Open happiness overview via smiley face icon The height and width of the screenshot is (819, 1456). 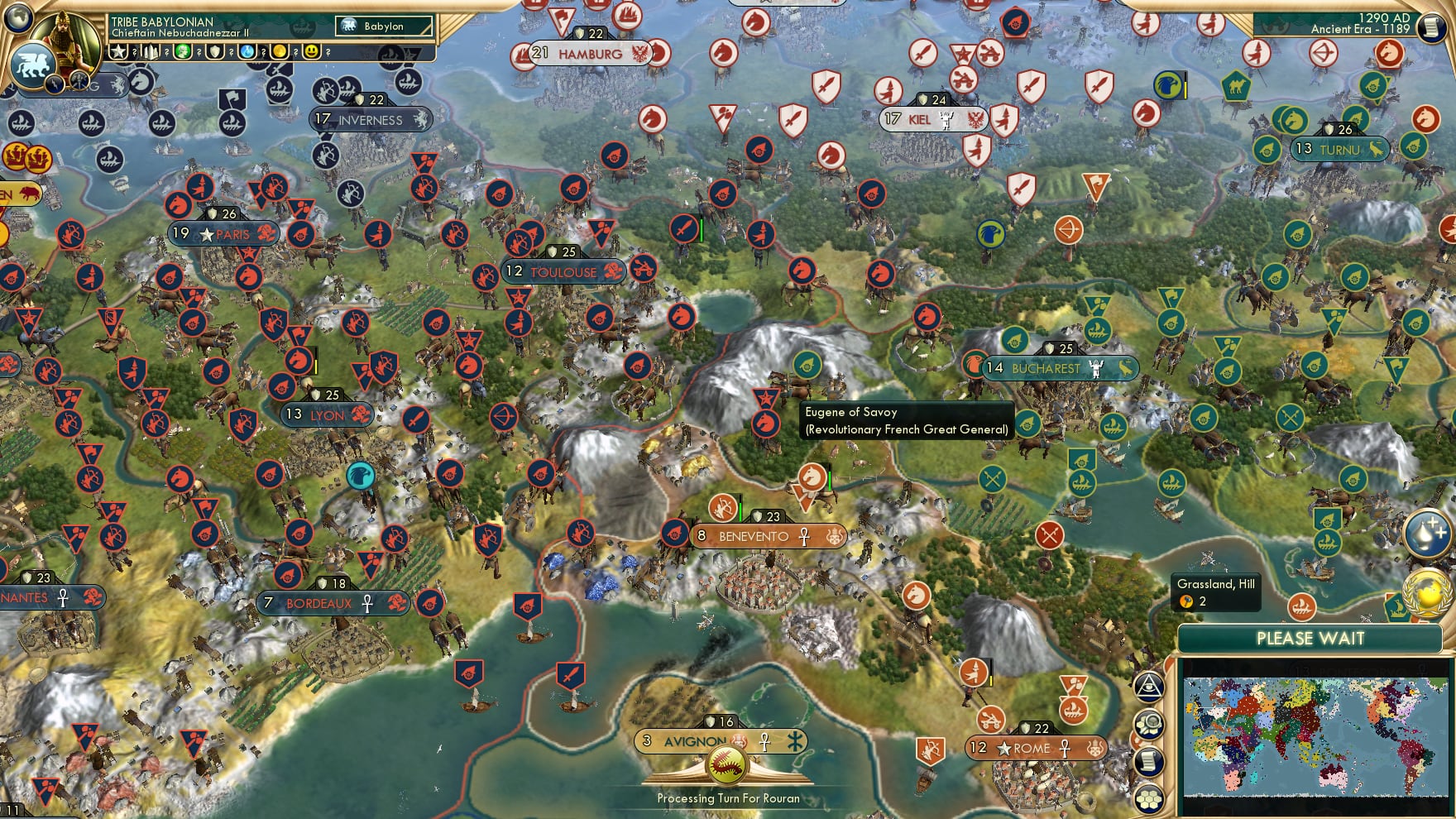312,52
